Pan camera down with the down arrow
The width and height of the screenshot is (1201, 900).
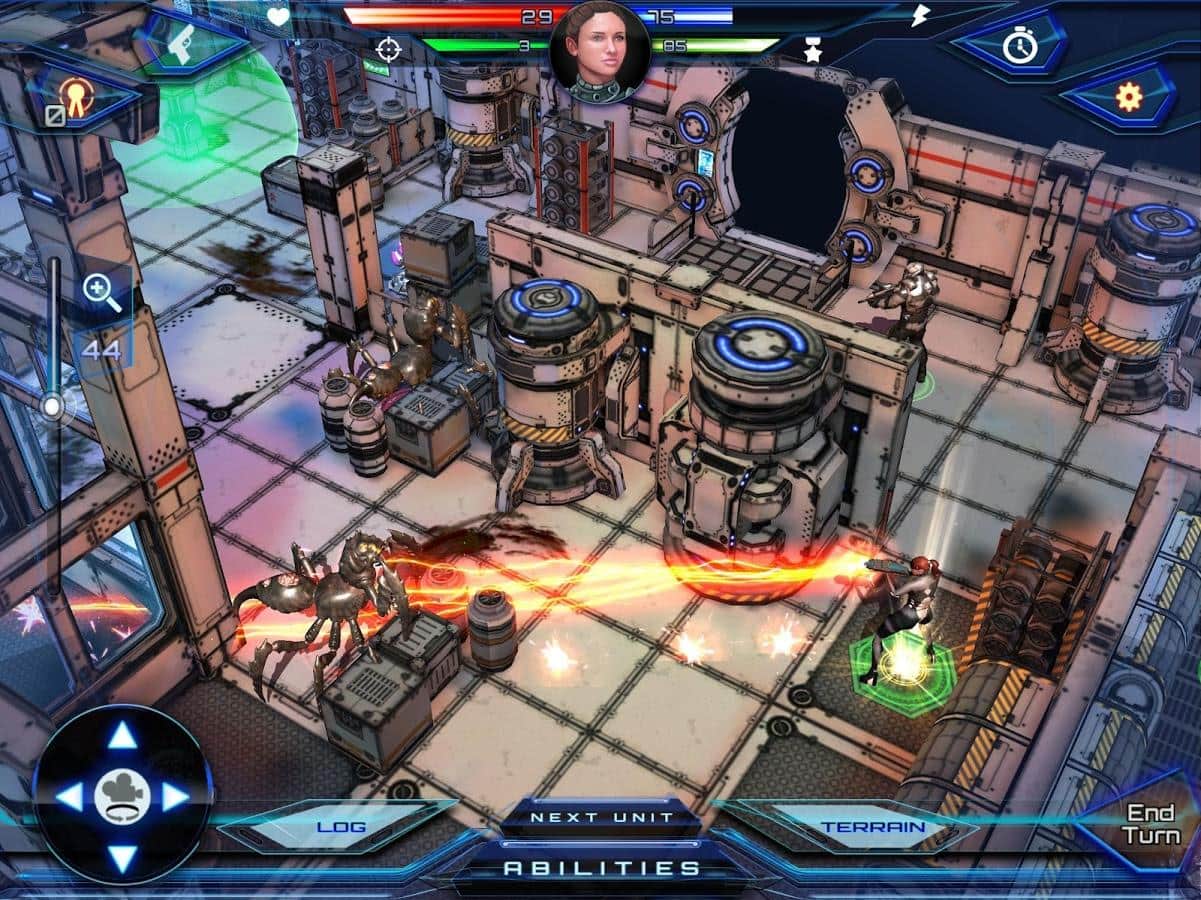click(x=123, y=857)
